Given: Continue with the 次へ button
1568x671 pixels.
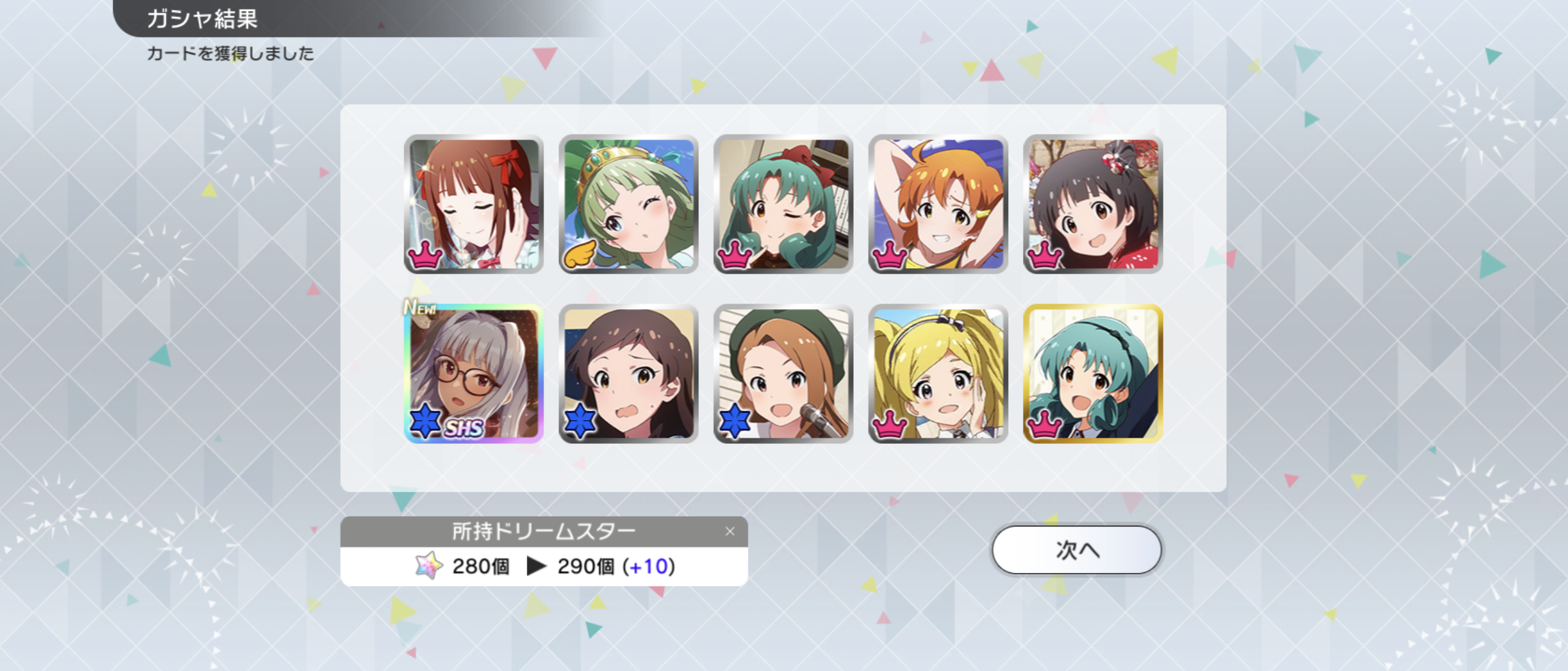Looking at the screenshot, I should coord(1076,550).
